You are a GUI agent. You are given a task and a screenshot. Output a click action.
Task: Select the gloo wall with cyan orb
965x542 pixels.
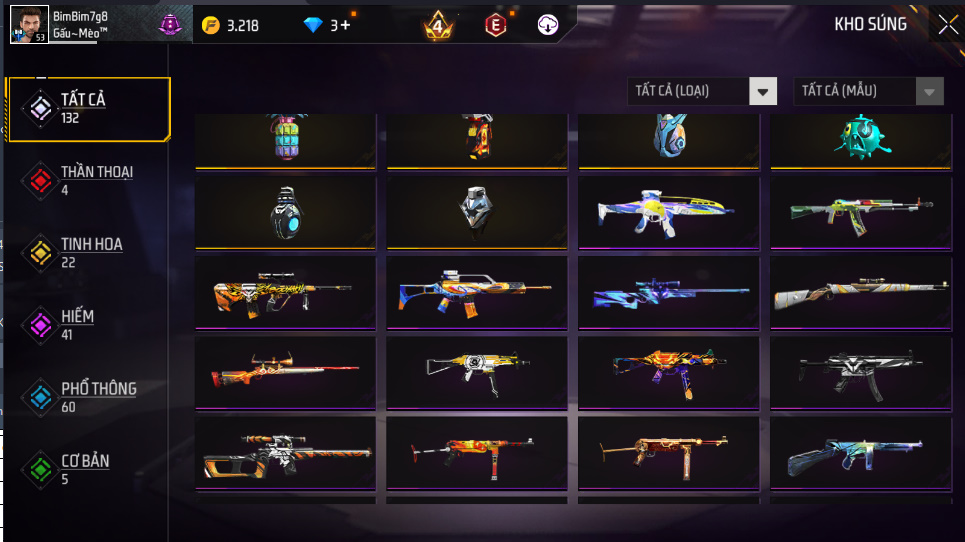(x=285, y=212)
